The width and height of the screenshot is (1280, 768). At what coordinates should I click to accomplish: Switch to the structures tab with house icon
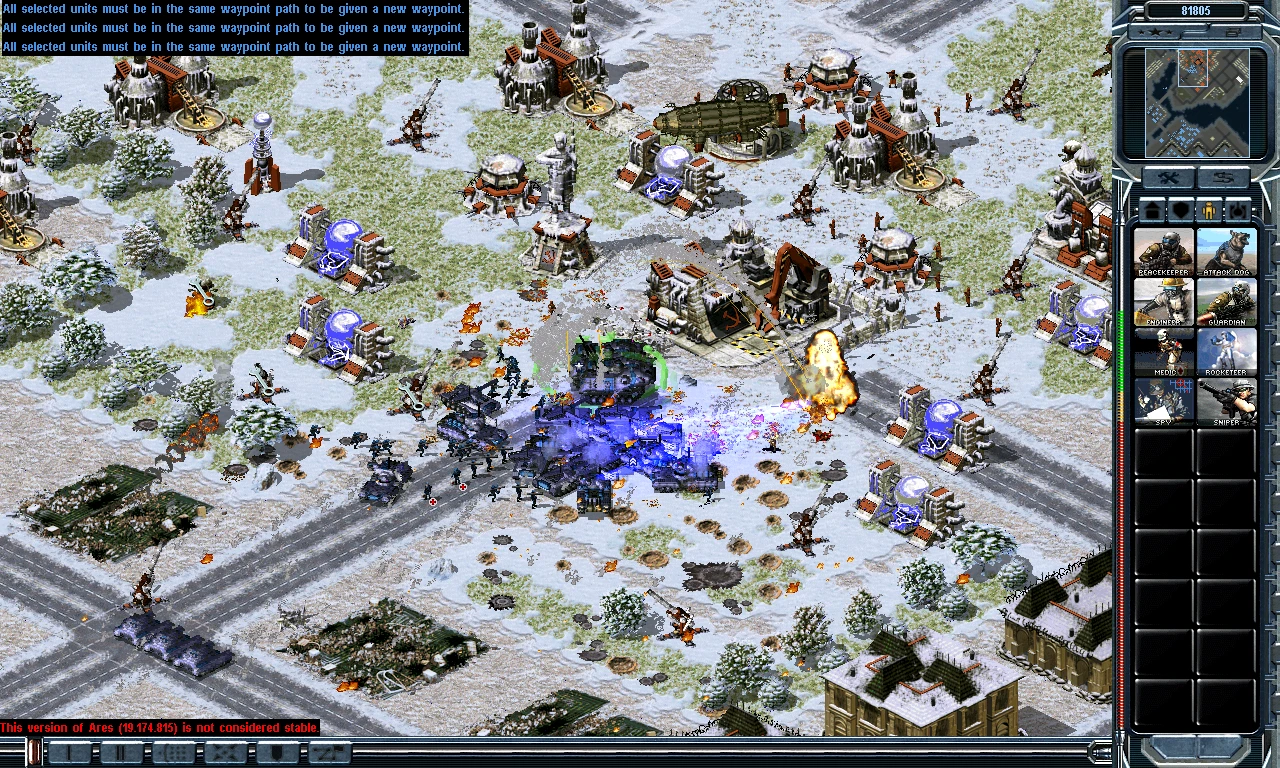click(1152, 211)
